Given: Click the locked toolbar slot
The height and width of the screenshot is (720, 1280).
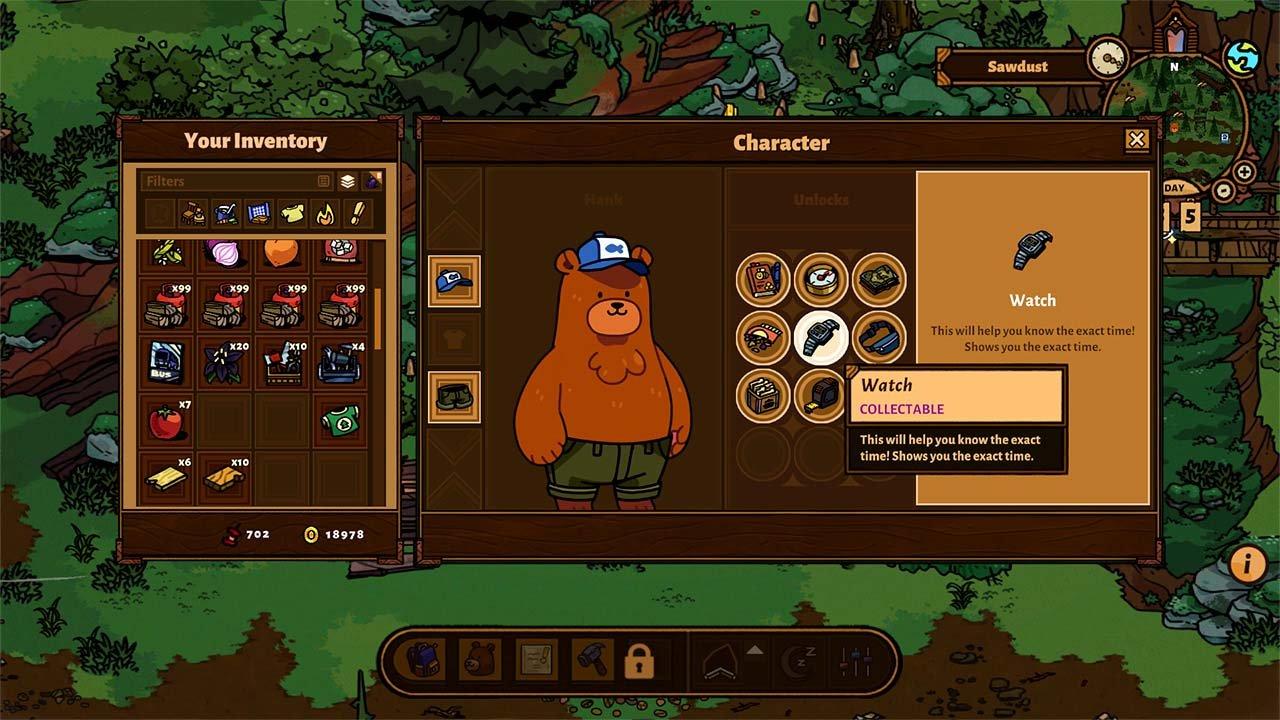Looking at the screenshot, I should point(639,662).
